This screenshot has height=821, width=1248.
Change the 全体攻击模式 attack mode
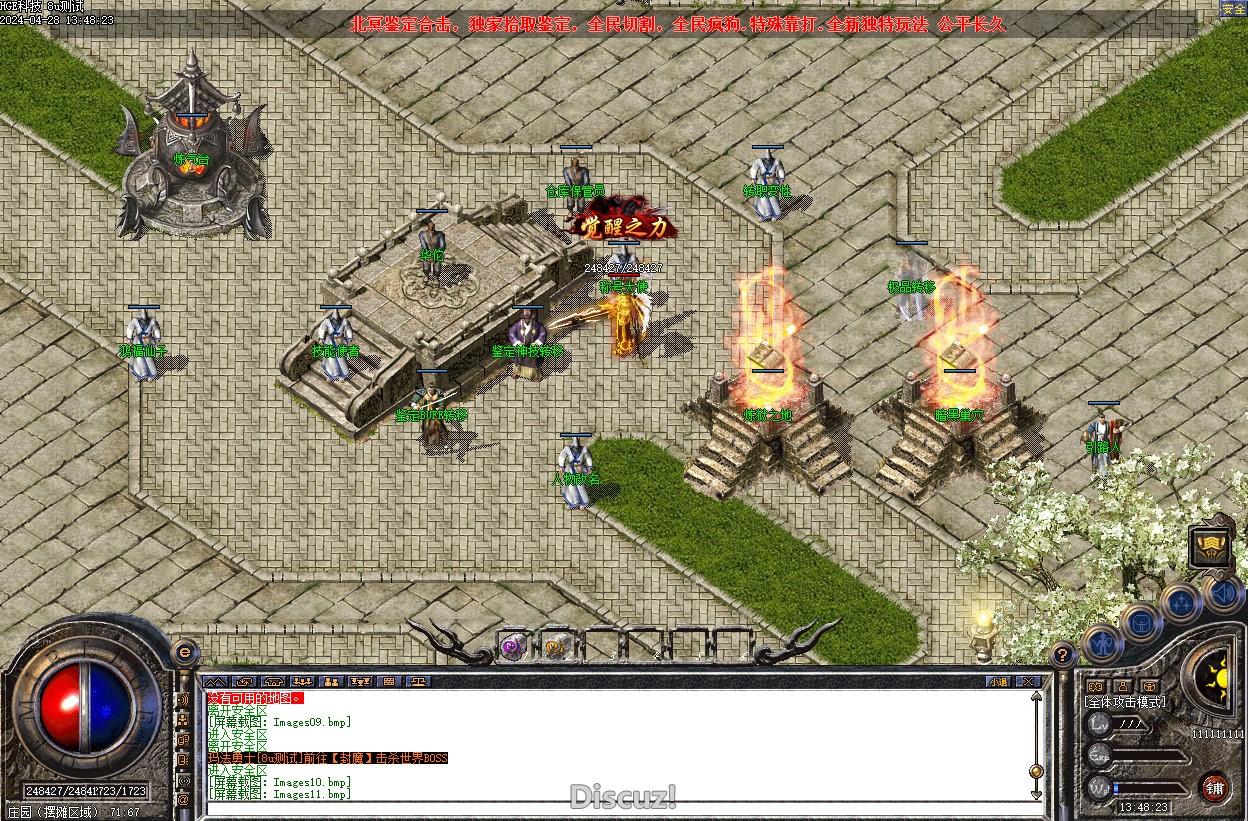pos(1126,702)
